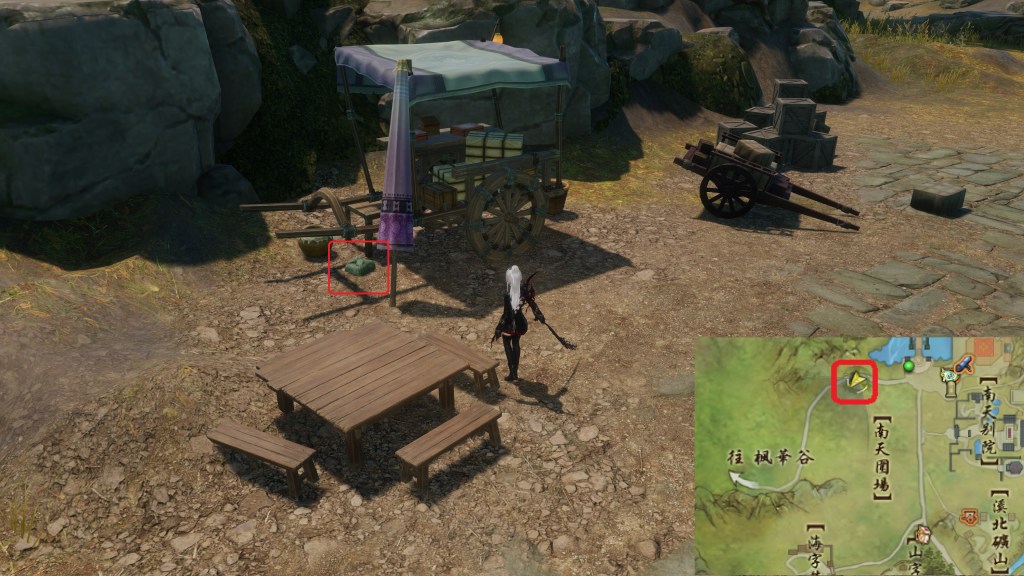The width and height of the screenshot is (1024, 576).
Task: Click the 溪北礦山 location label on the map
Action: [1000, 526]
